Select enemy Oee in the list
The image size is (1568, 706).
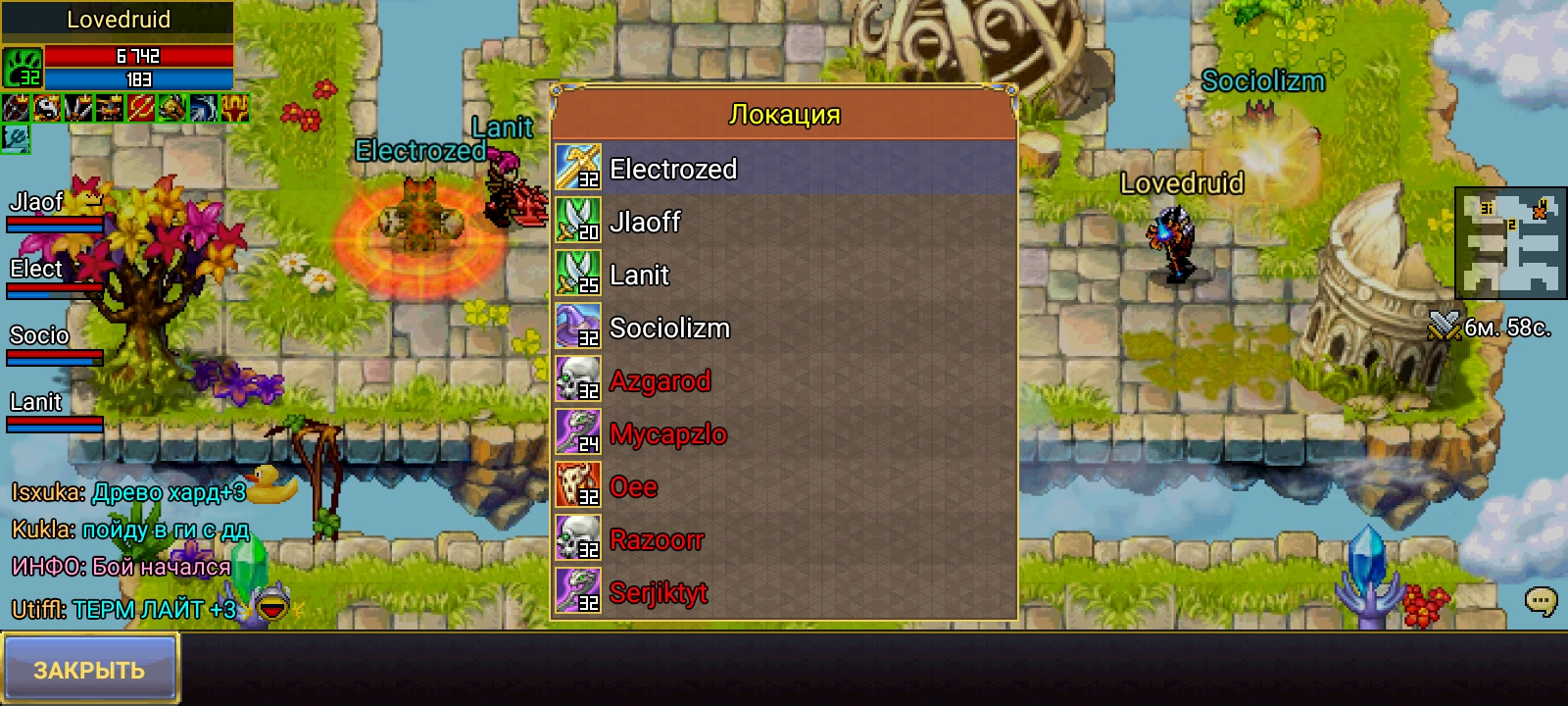[784, 487]
